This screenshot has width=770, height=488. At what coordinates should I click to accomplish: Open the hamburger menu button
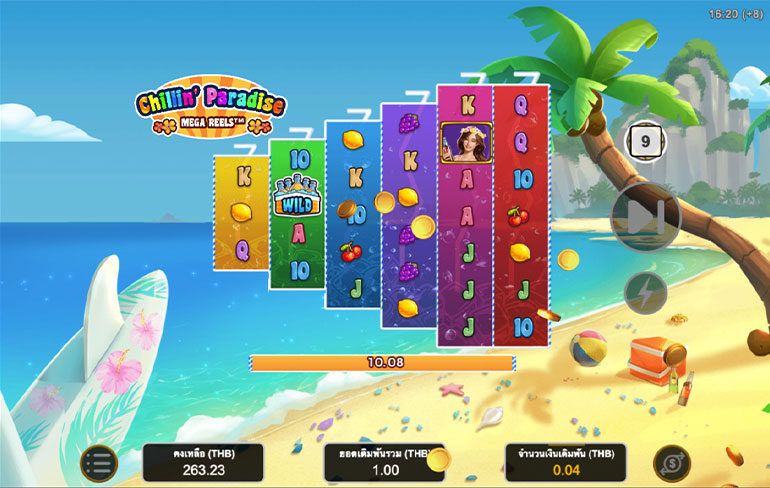pyautogui.click(x=98, y=462)
